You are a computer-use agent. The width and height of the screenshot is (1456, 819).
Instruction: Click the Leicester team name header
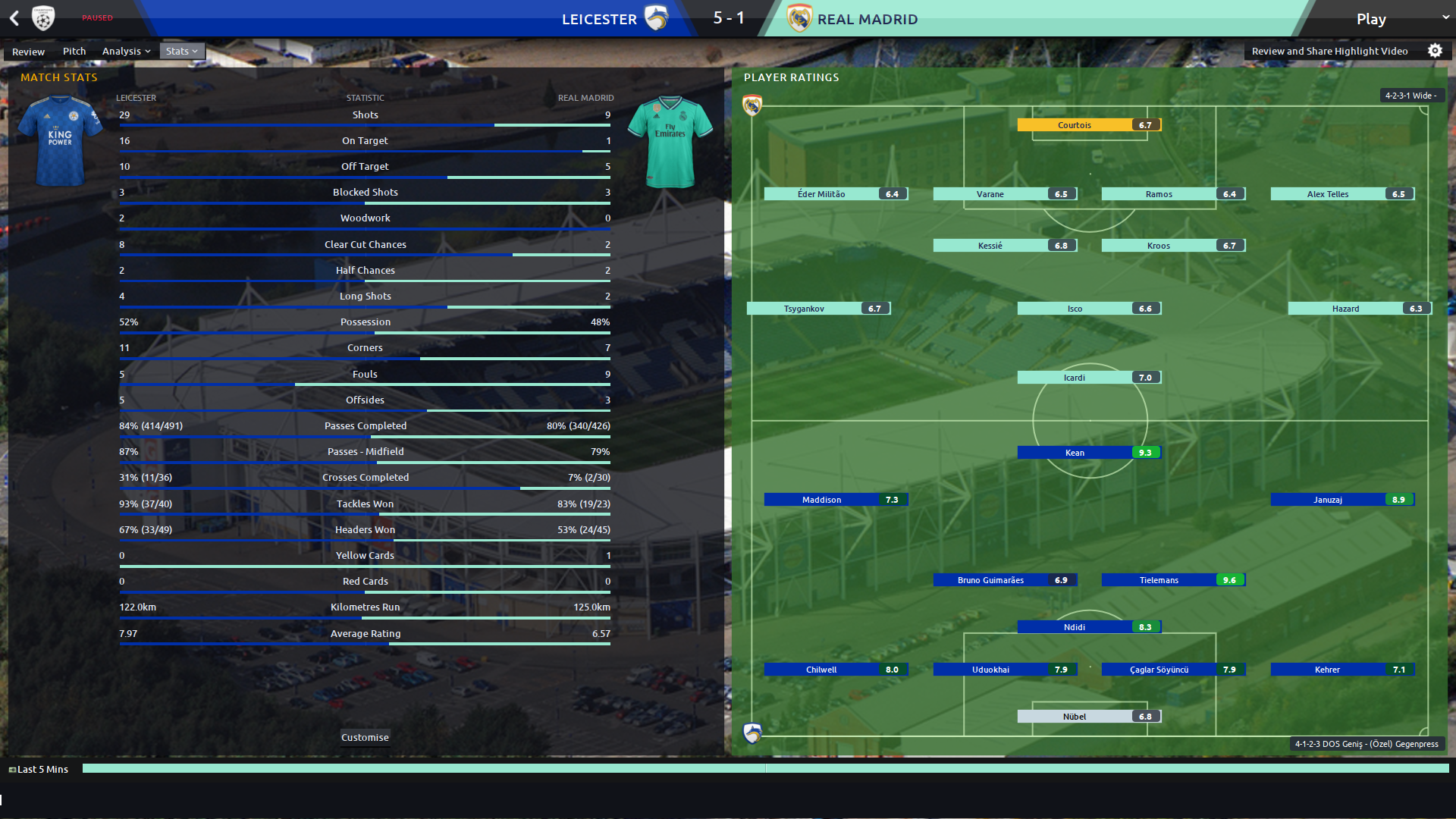tap(599, 20)
